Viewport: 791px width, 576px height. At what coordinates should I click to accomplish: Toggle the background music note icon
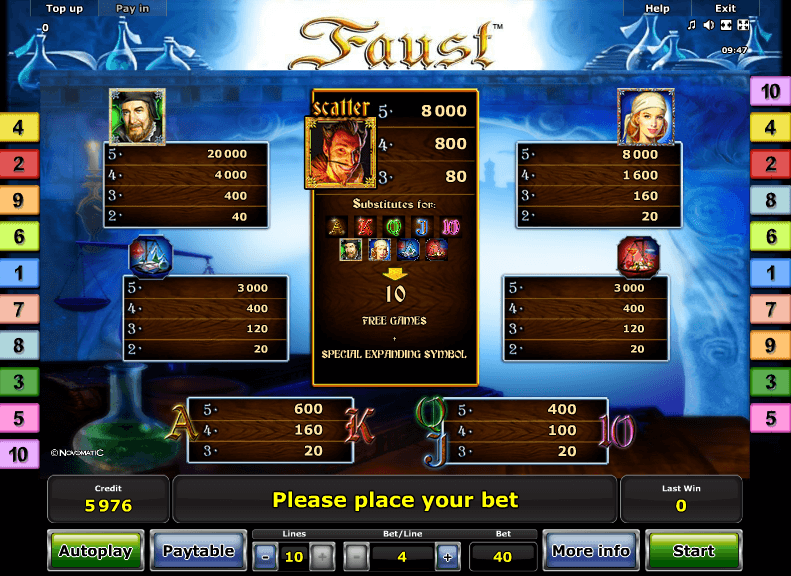[691, 25]
